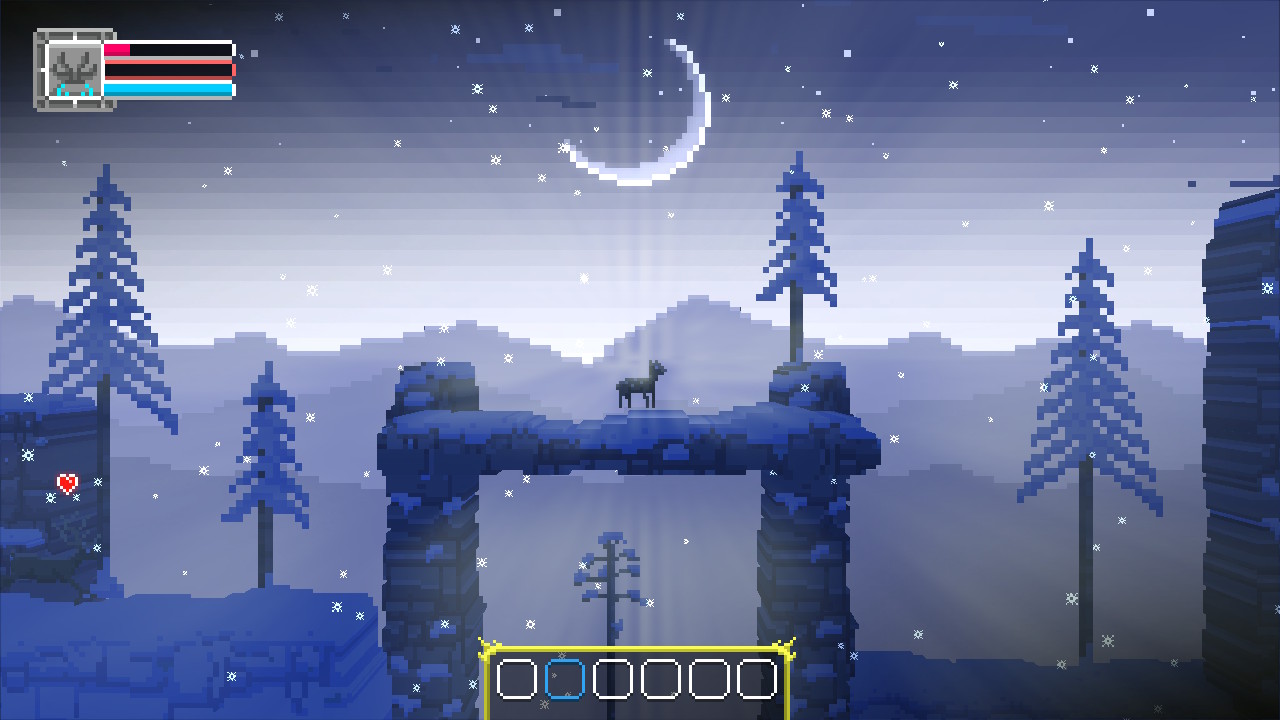Select the third inventory slot
Image resolution: width=1280 pixels, height=720 pixels.
point(612,678)
